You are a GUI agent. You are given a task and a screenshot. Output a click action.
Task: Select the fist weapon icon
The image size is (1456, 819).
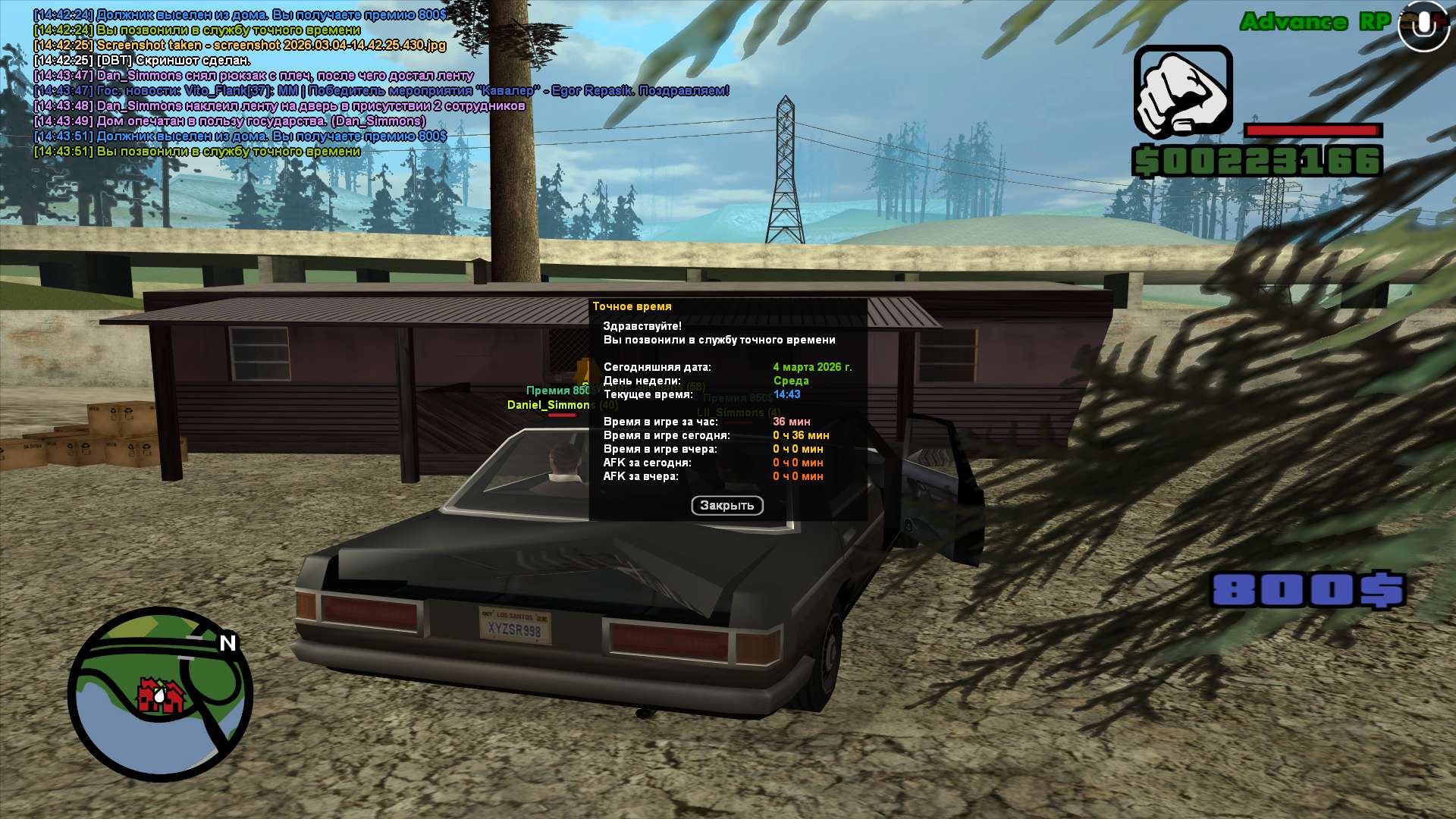1182,92
